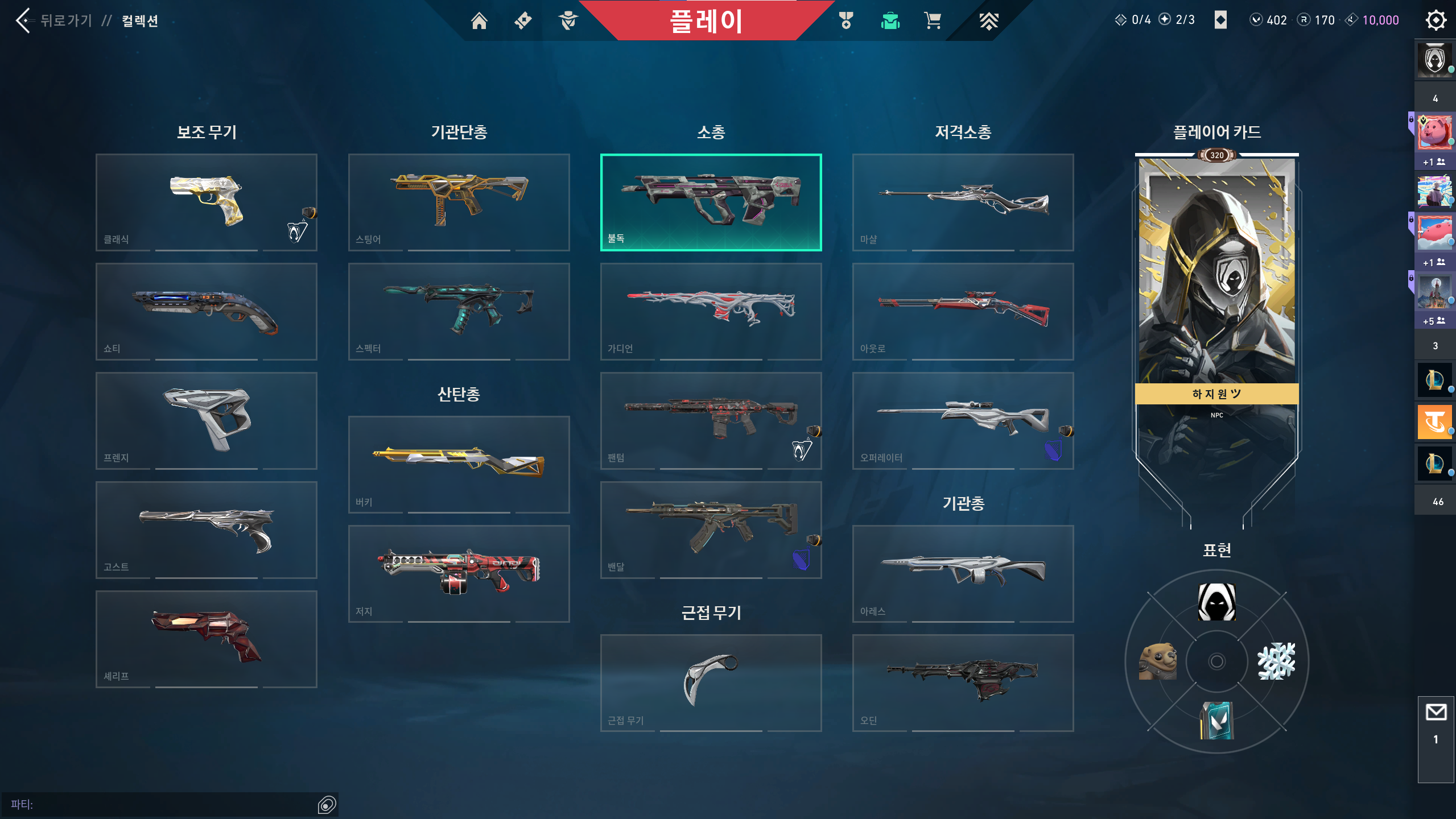Screen dimensions: 1456x819
Task: Select the 불독 rifle skin
Action: pyautogui.click(x=711, y=202)
